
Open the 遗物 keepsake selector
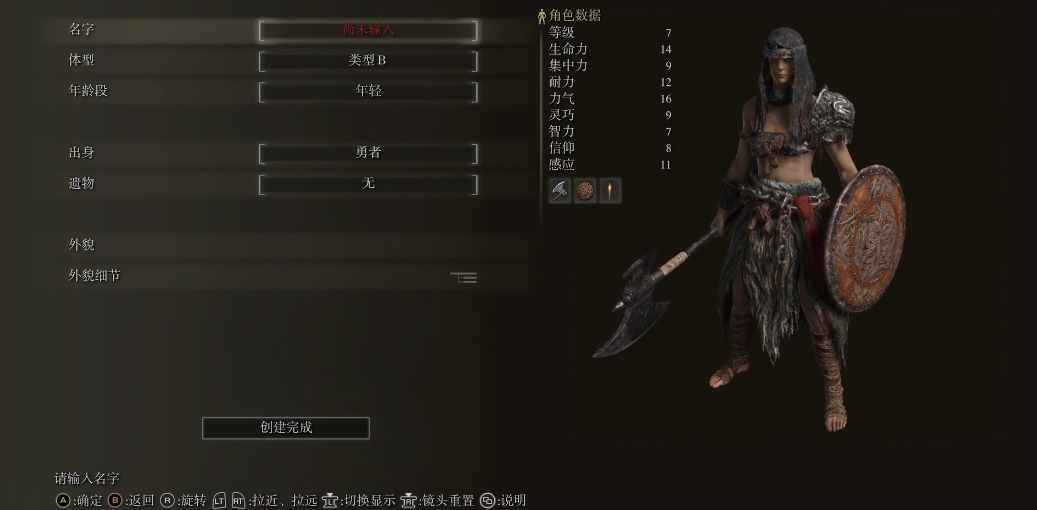tap(368, 184)
